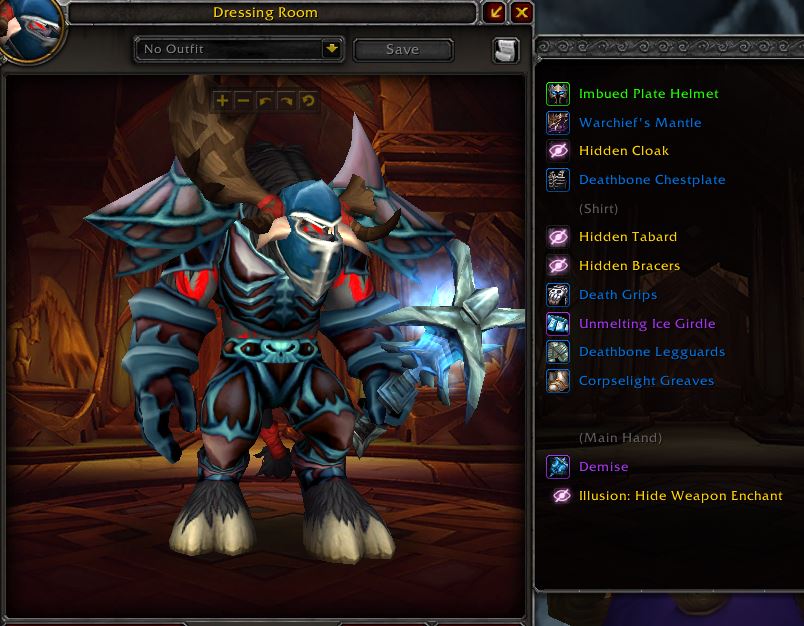Pick the Death Grips gloves entry

click(618, 295)
